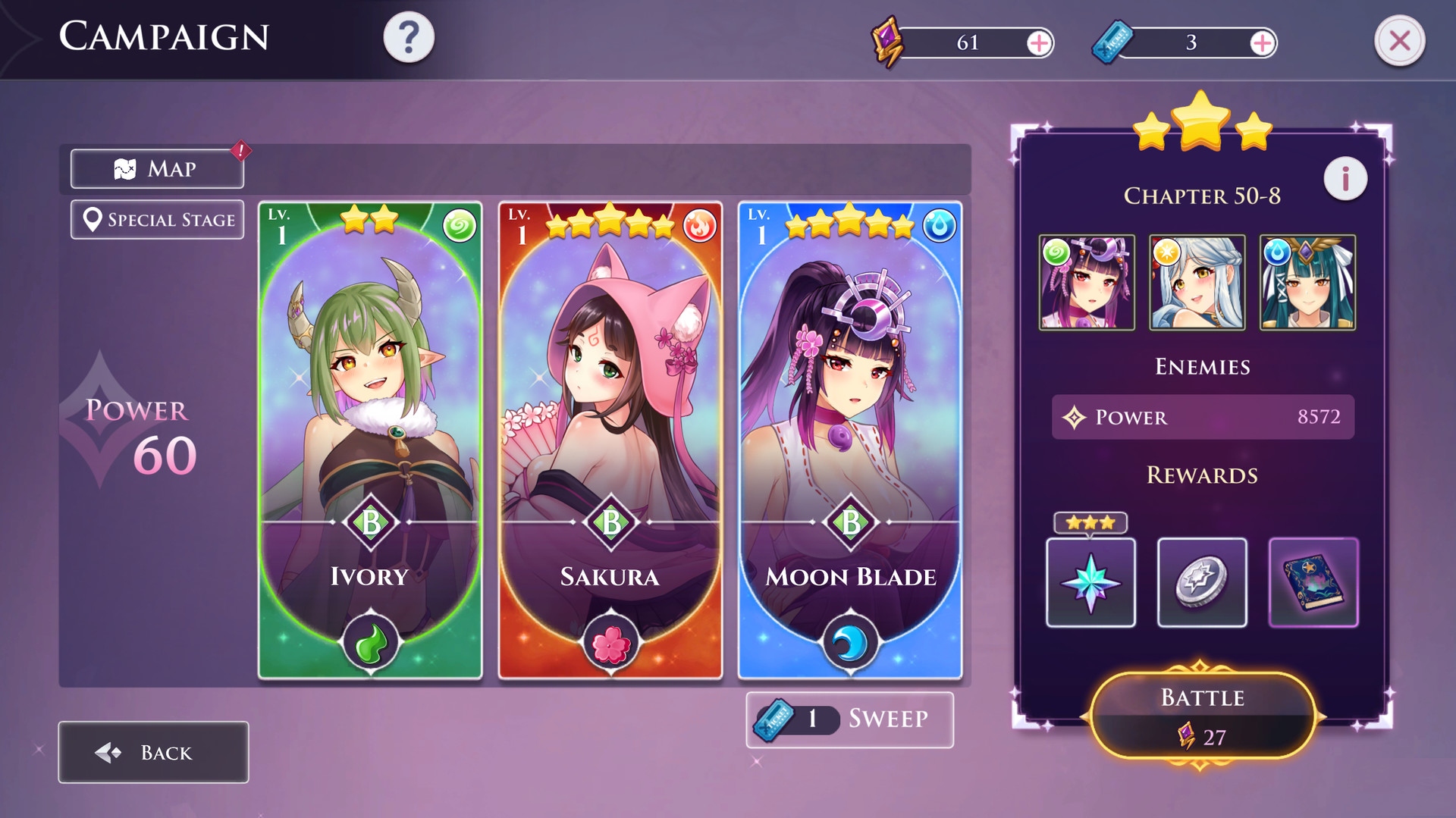Screen dimensions: 1456x818
Task: Open the spellbook reward icon
Action: pos(1313,581)
